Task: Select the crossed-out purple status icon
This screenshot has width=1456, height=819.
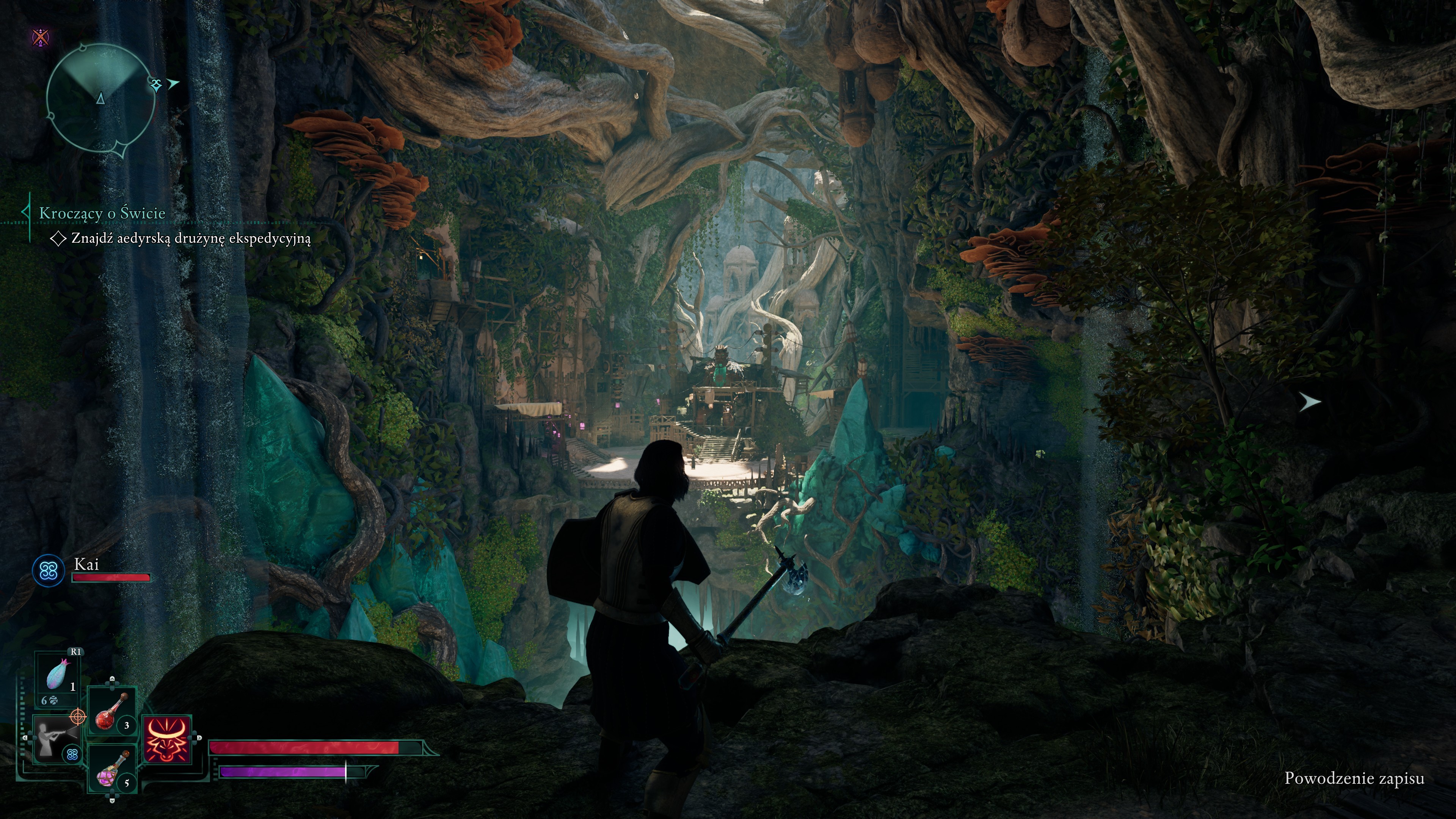Action: [x=41, y=37]
